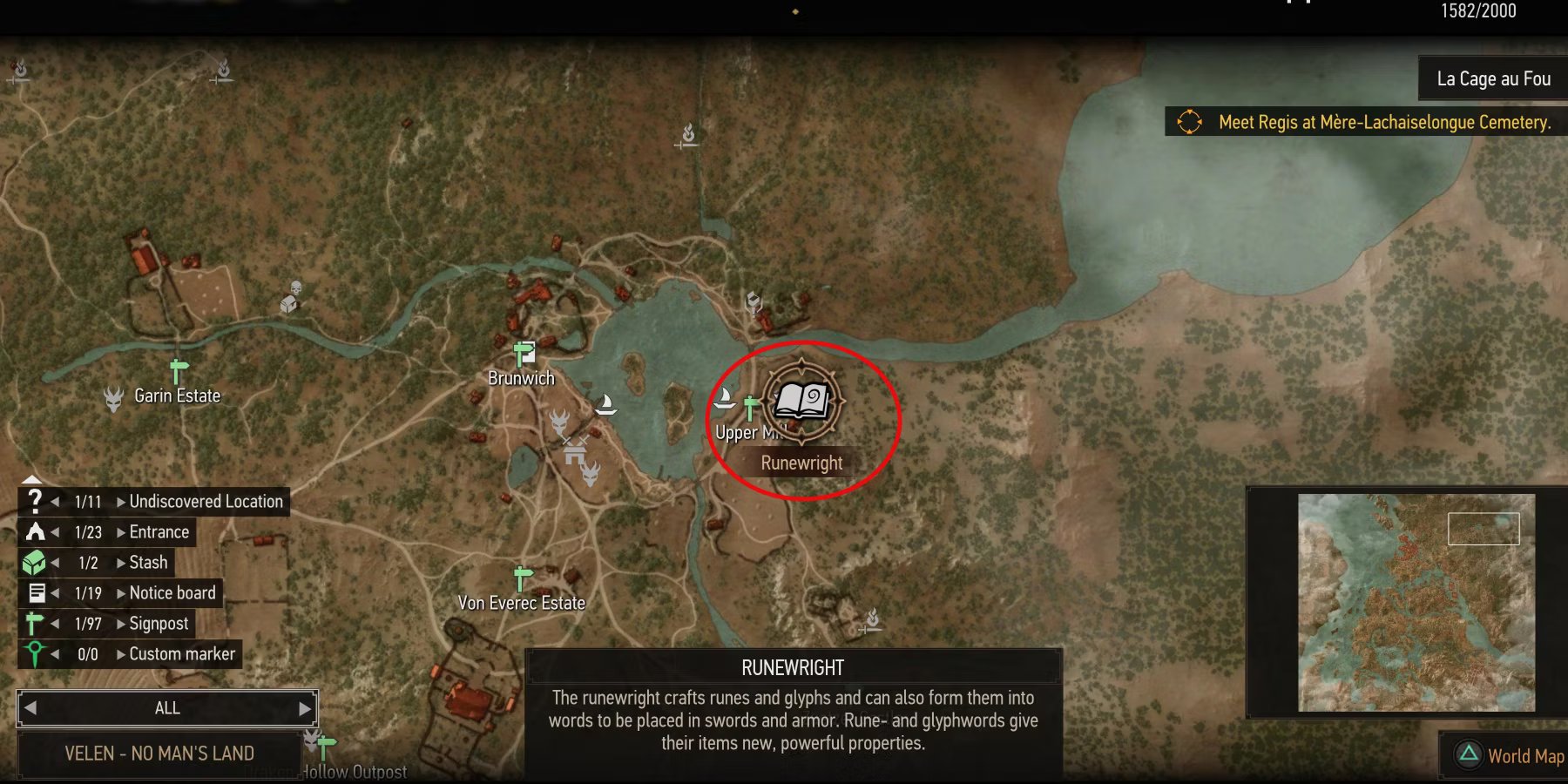Toggle Signpost marker visibility
This screenshot has width=1568, height=784.
pyautogui.click(x=35, y=623)
